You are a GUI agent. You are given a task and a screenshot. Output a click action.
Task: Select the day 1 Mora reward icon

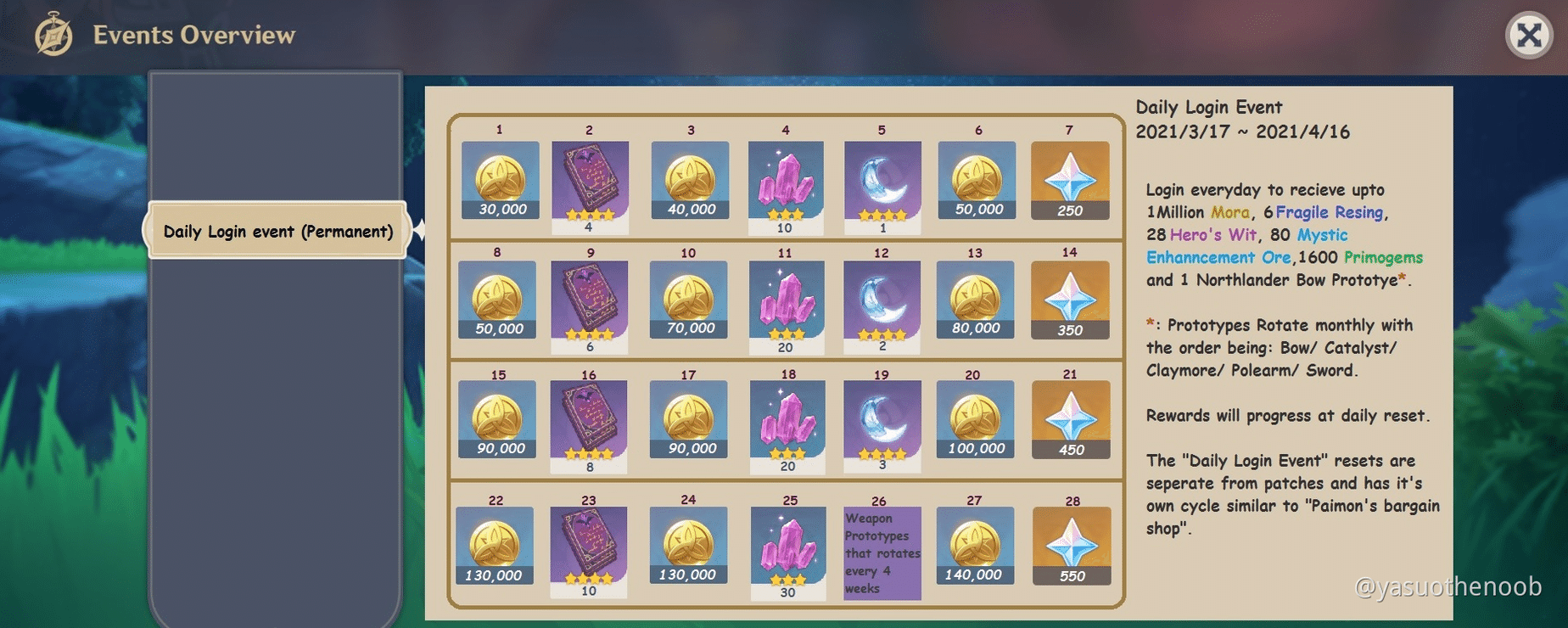[498, 178]
